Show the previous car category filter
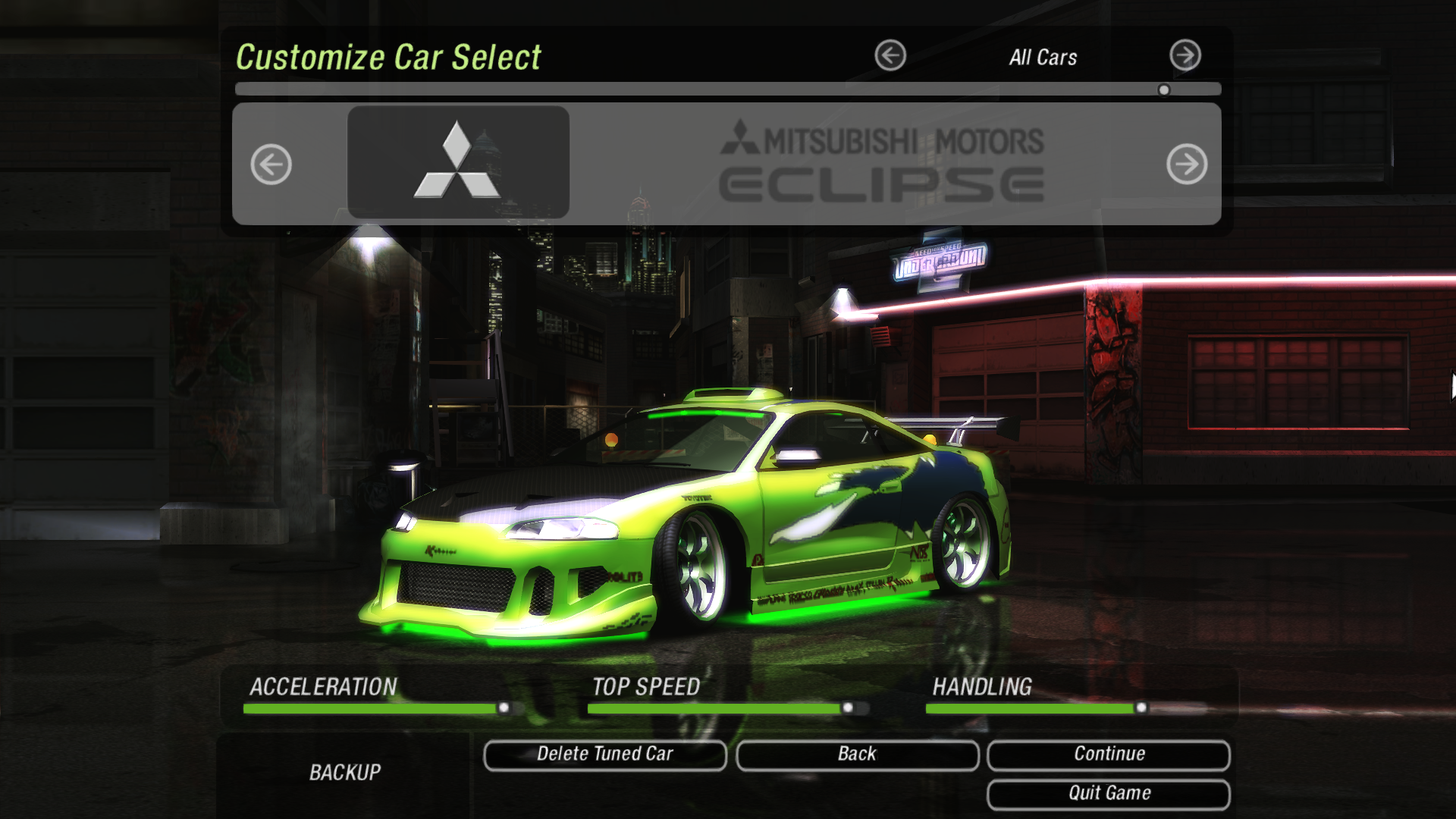The width and height of the screenshot is (1456, 819). 890,55
